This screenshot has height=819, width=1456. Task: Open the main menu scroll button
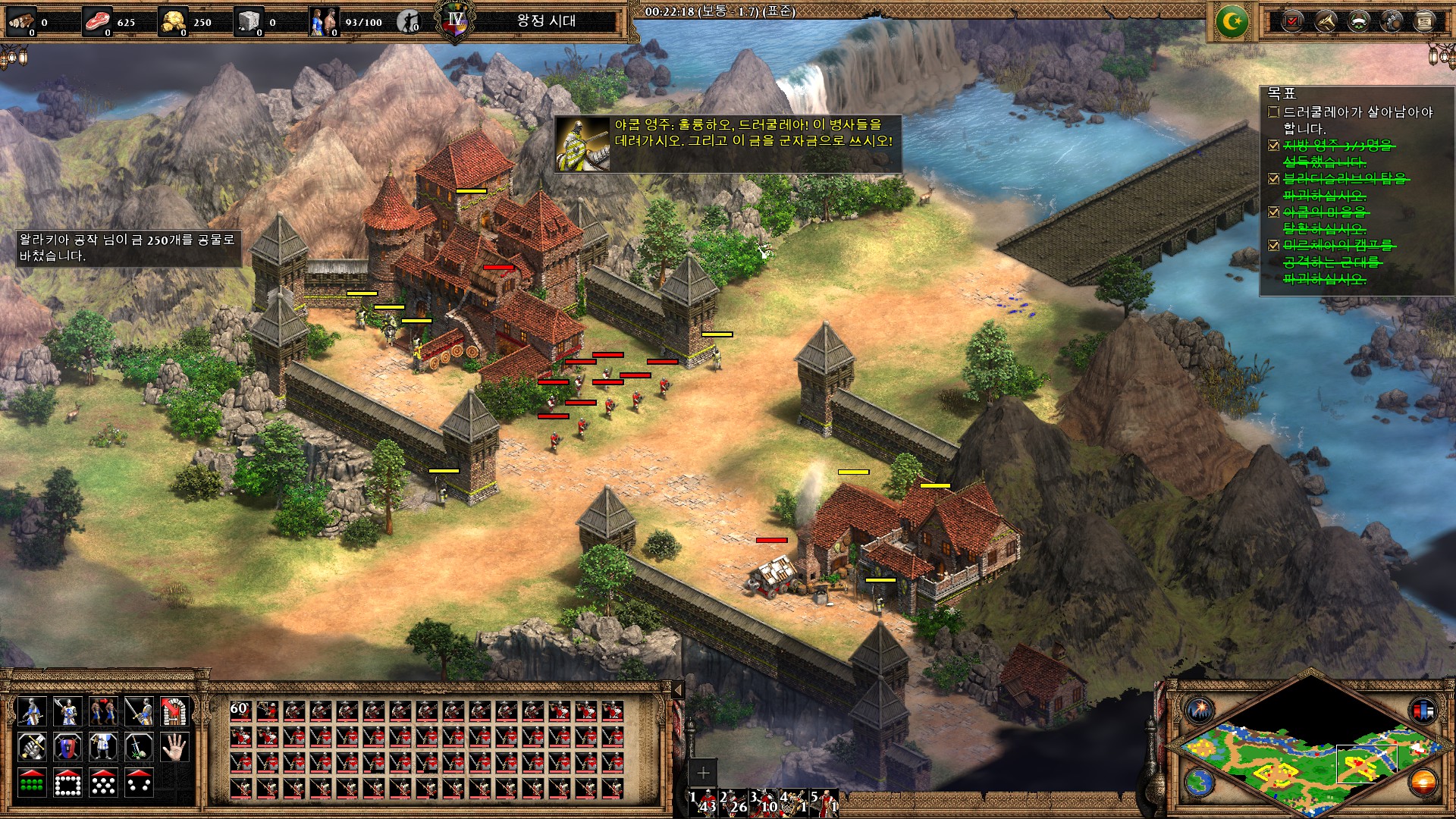(x=1425, y=21)
